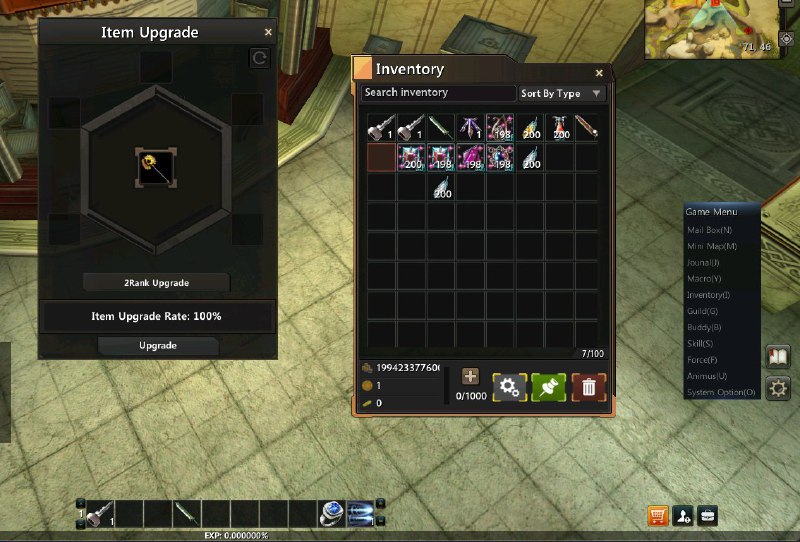Expand inventory with the plus button

(470, 376)
